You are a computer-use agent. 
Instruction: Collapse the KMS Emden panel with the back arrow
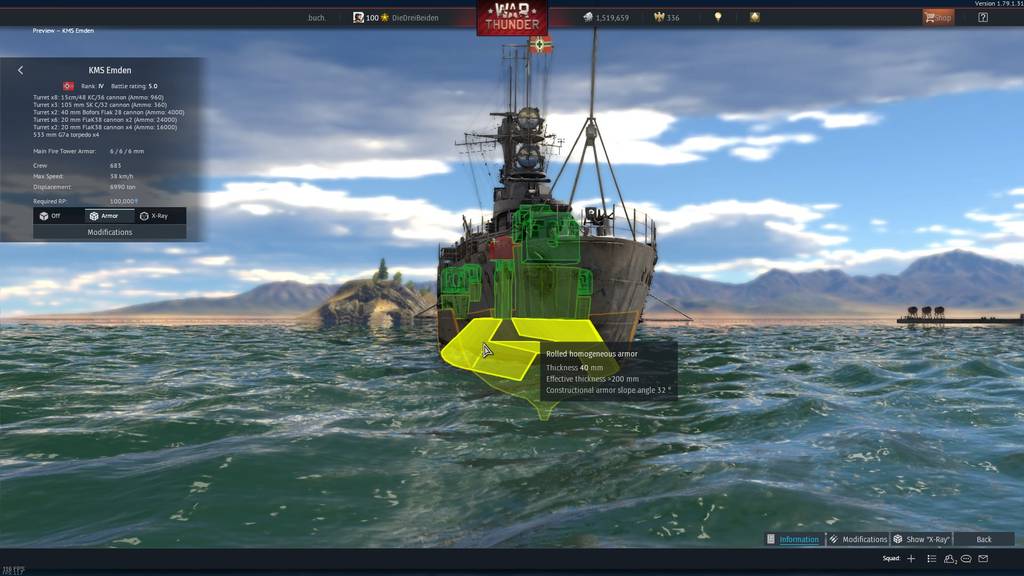(x=21, y=70)
